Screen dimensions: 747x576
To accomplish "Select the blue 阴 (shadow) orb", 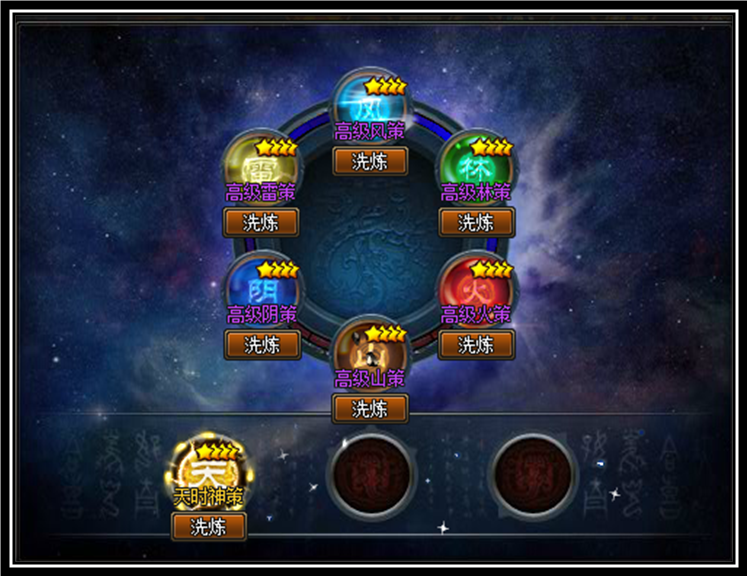I will click(262, 286).
